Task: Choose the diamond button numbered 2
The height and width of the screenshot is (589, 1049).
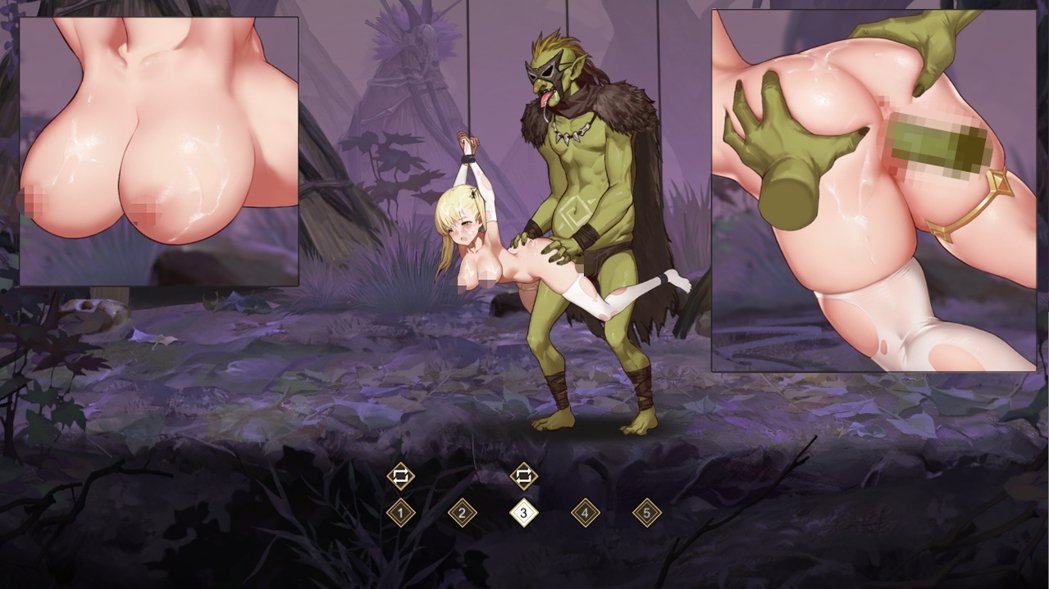Action: 462,513
